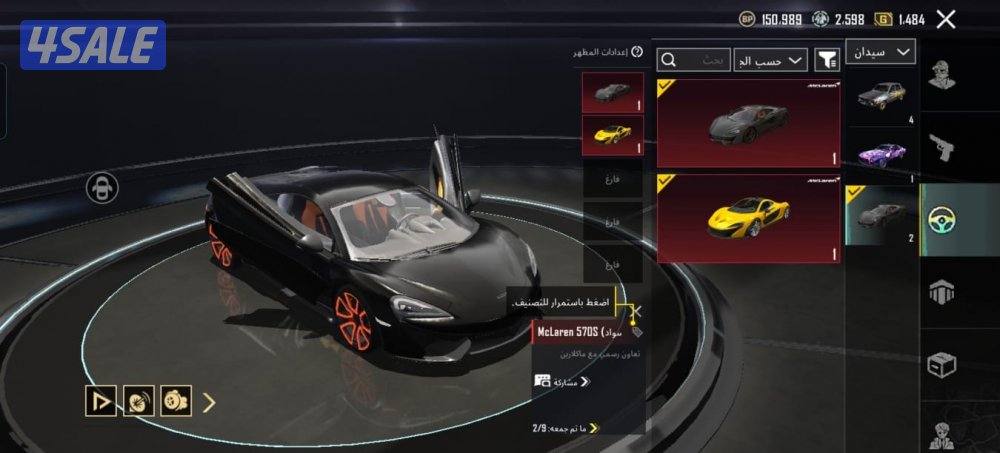1000x453 pixels.
Task: Switch to the pistol weapons tab
Action: click(941, 148)
